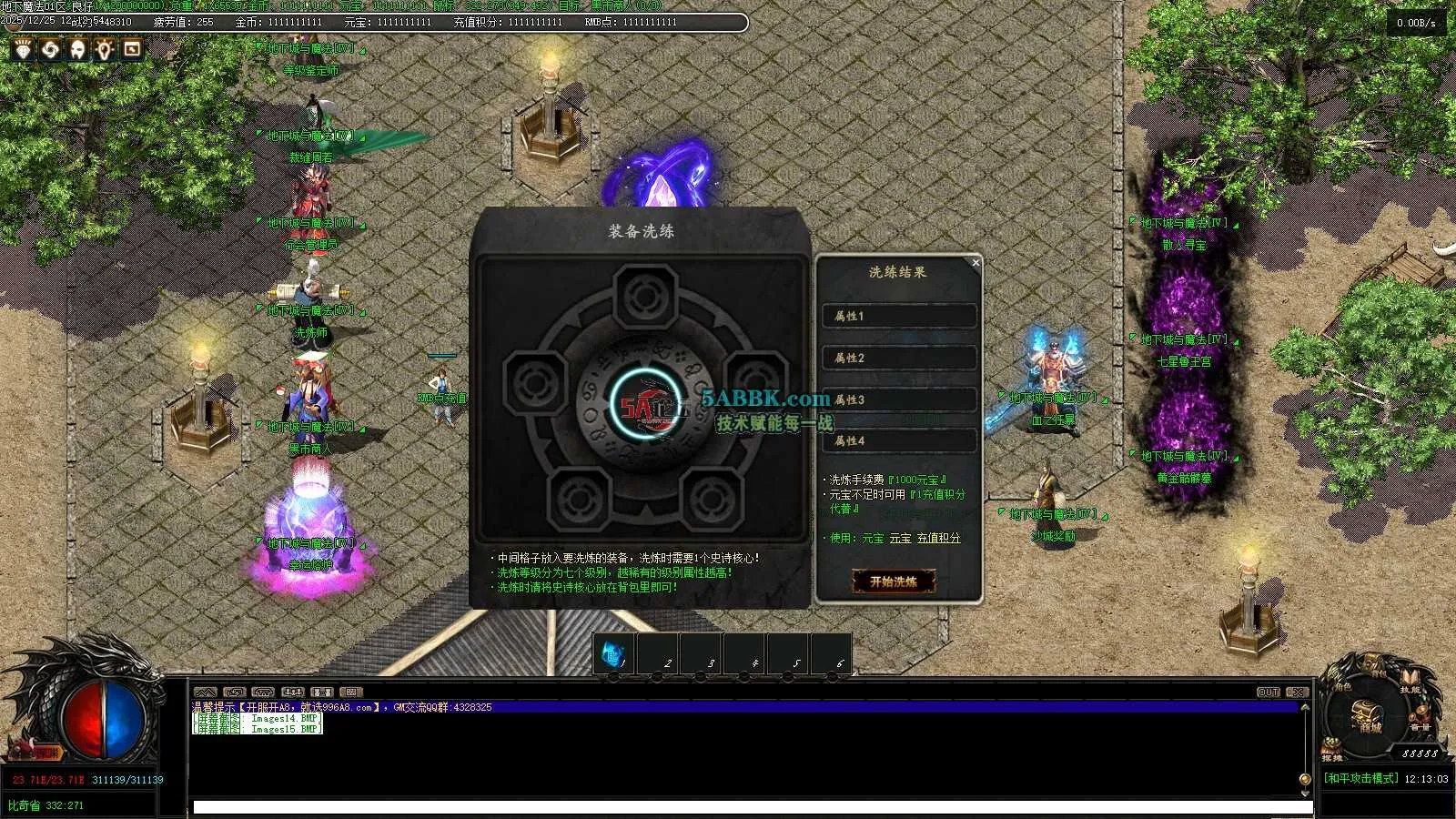The image size is (1456, 819).
Task: Click the diamond icon in top-left toolbar
Action: pyautogui.click(x=23, y=49)
